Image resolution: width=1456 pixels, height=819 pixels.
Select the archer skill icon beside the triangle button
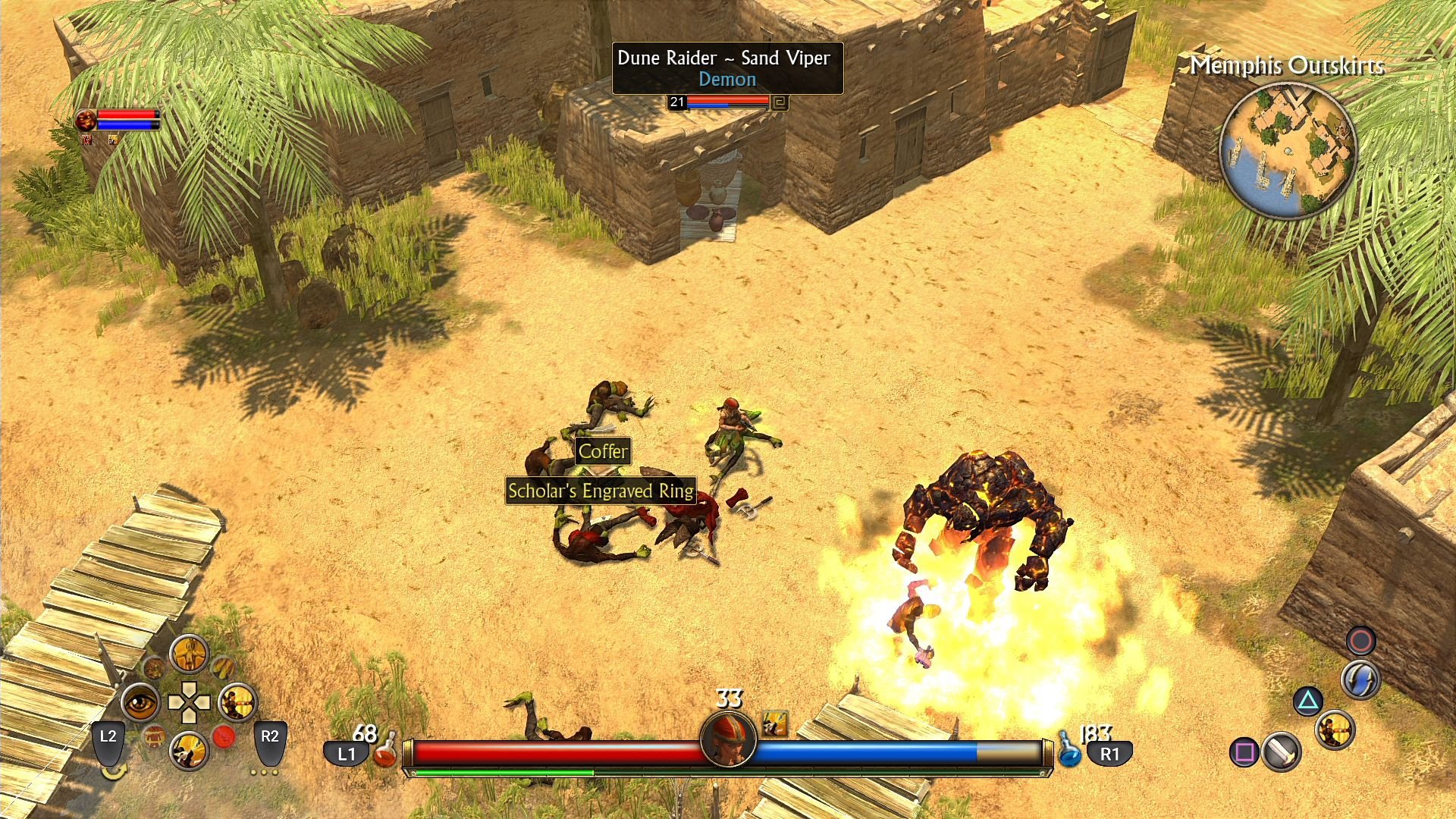(x=1336, y=731)
